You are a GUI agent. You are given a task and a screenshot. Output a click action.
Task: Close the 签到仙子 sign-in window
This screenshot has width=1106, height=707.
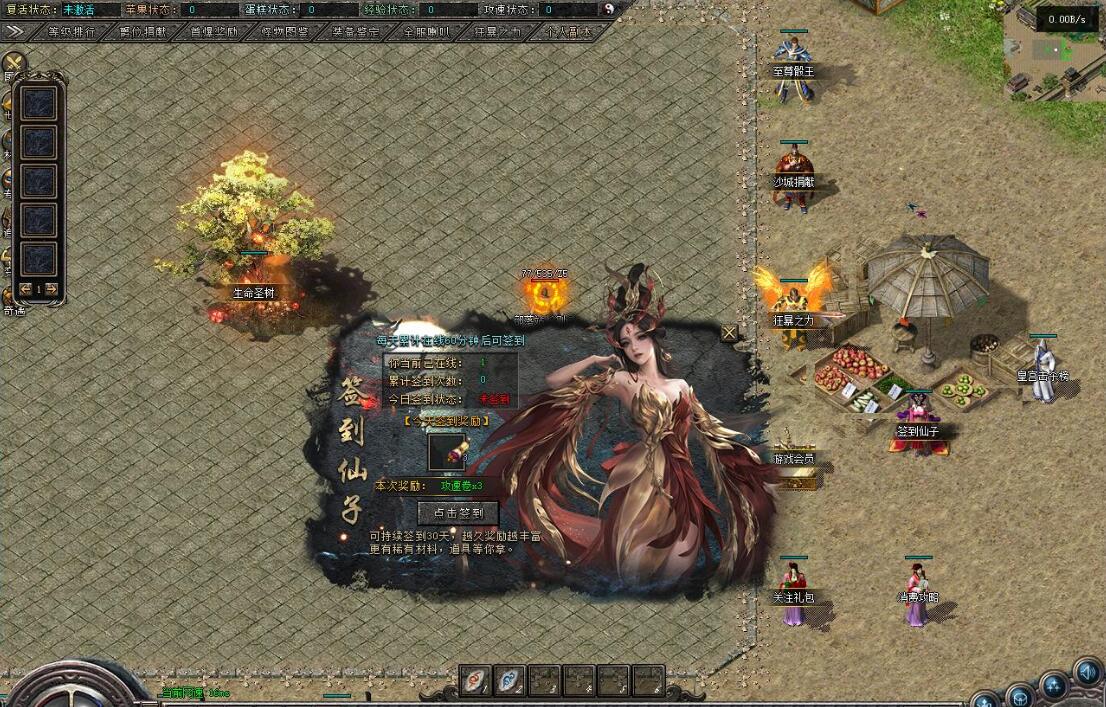729,333
